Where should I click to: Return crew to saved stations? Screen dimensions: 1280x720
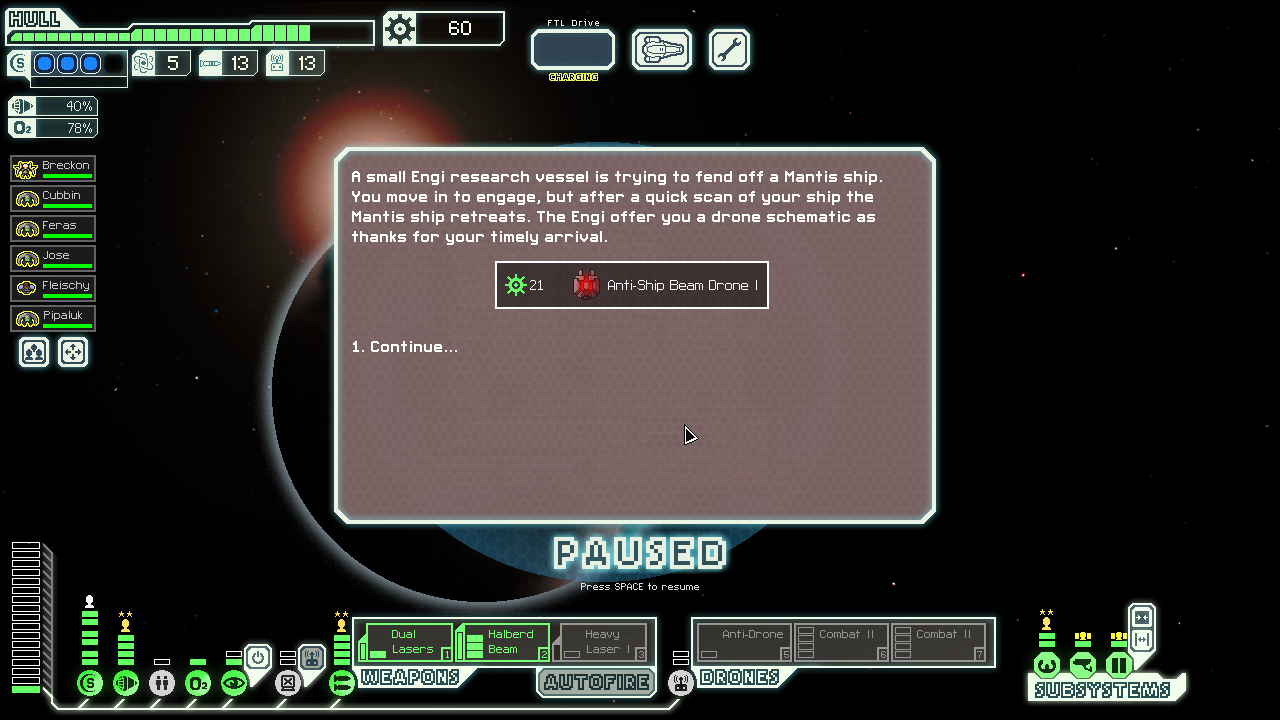(x=73, y=352)
